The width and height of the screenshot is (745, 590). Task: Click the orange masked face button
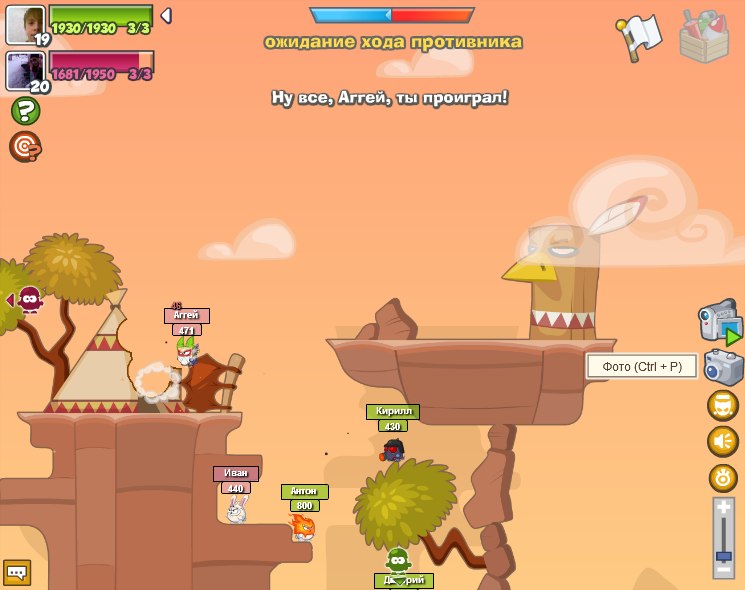[x=723, y=406]
